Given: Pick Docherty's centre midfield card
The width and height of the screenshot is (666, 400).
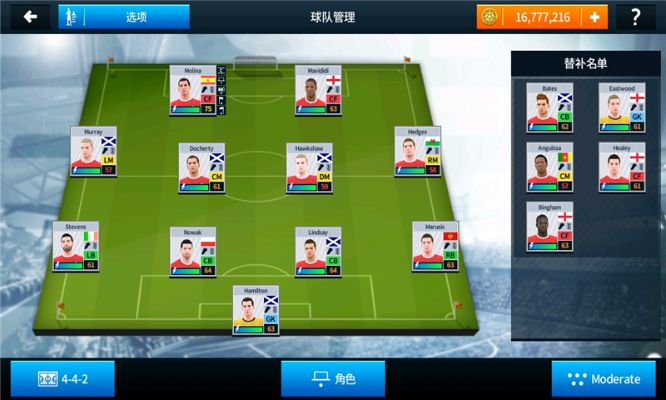Looking at the screenshot, I should tap(201, 168).
